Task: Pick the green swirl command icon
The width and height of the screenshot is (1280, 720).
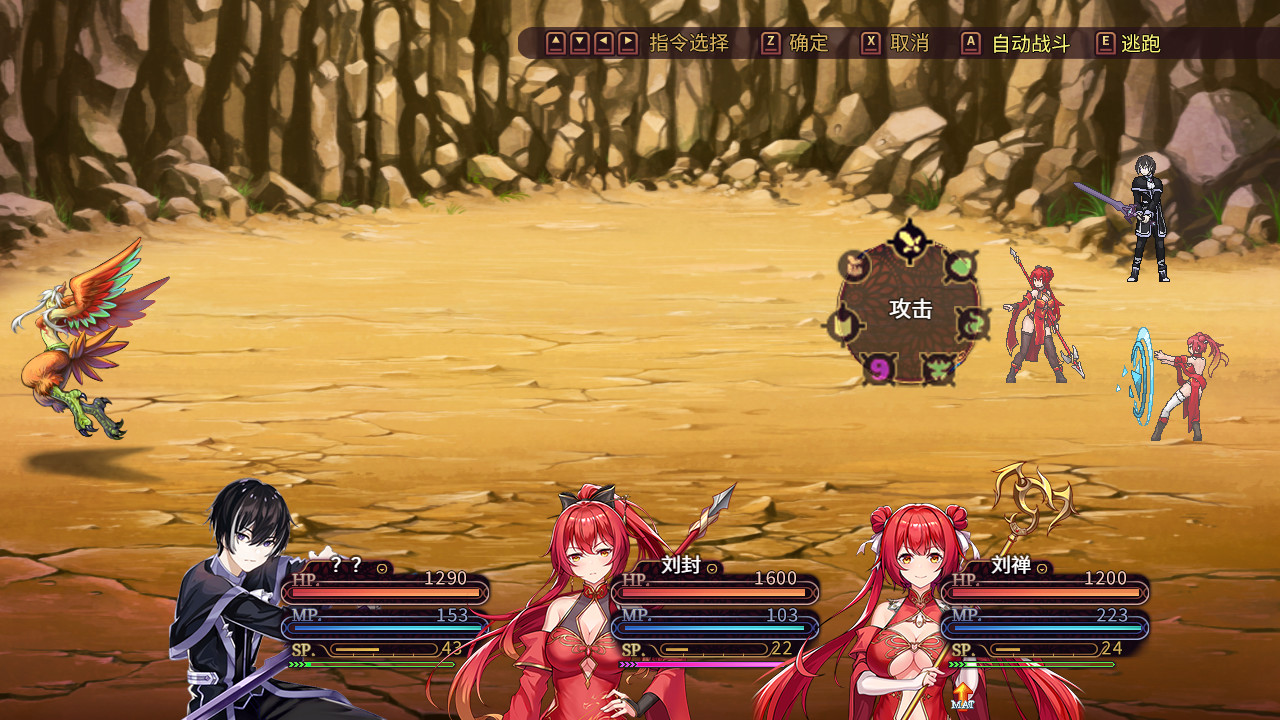Action: point(973,323)
